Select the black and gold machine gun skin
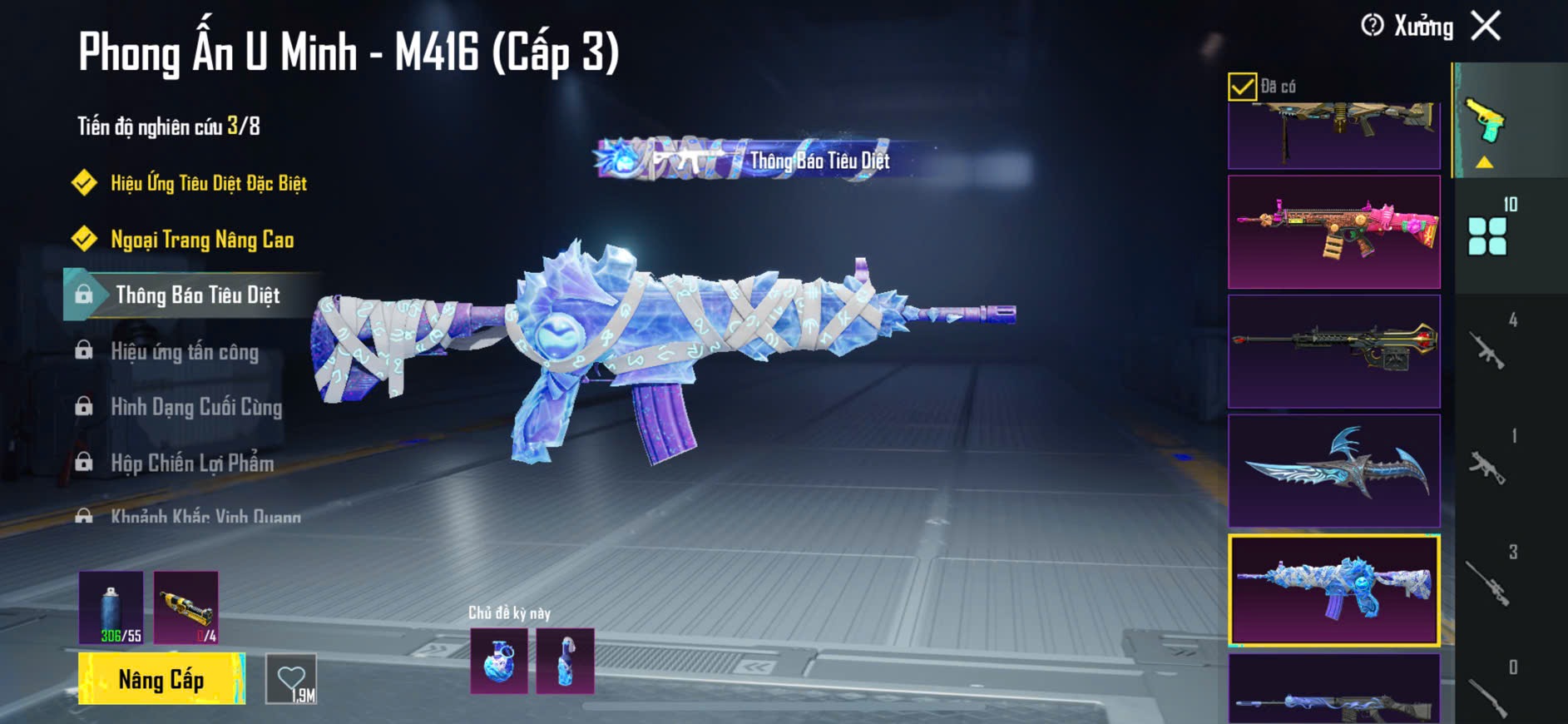 coord(1333,351)
